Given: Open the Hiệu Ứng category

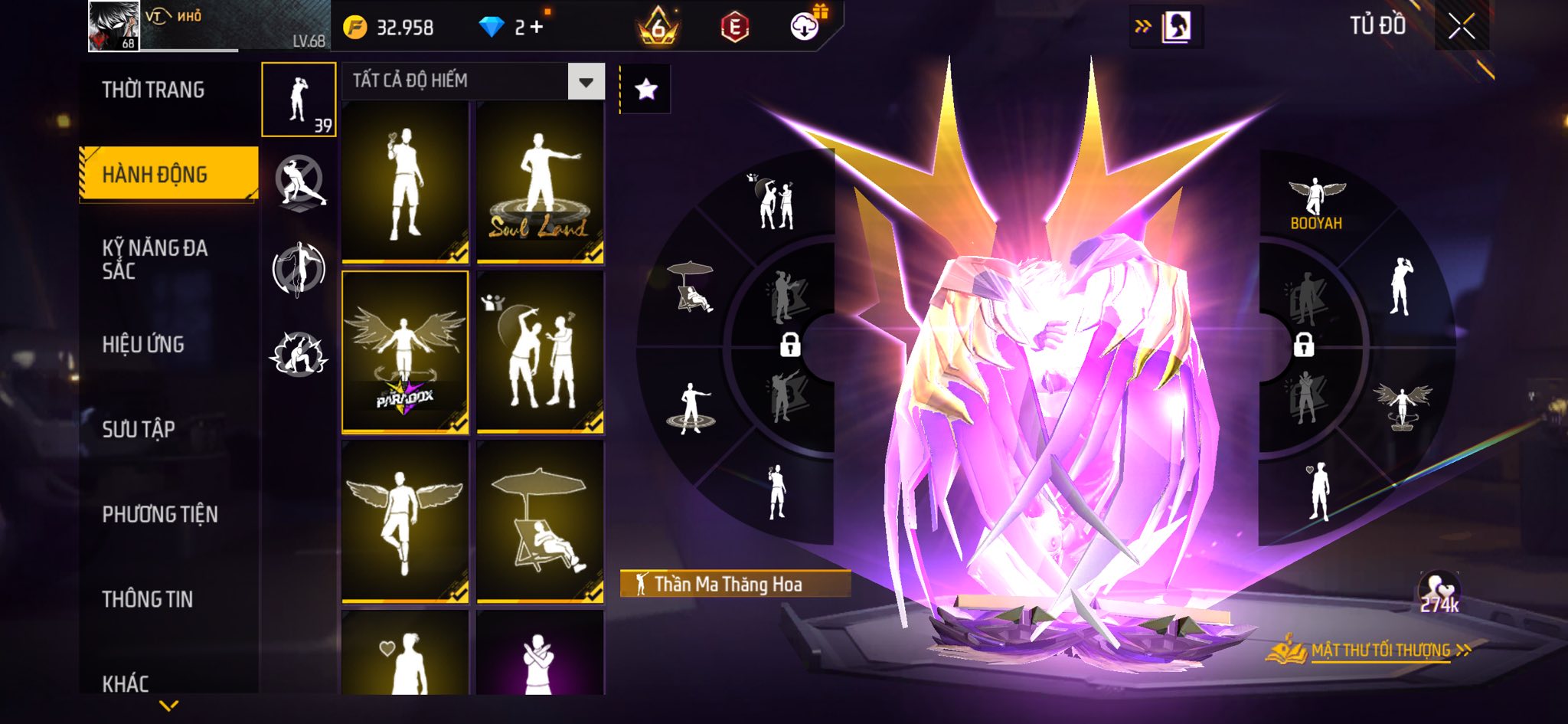Looking at the screenshot, I should pos(143,345).
